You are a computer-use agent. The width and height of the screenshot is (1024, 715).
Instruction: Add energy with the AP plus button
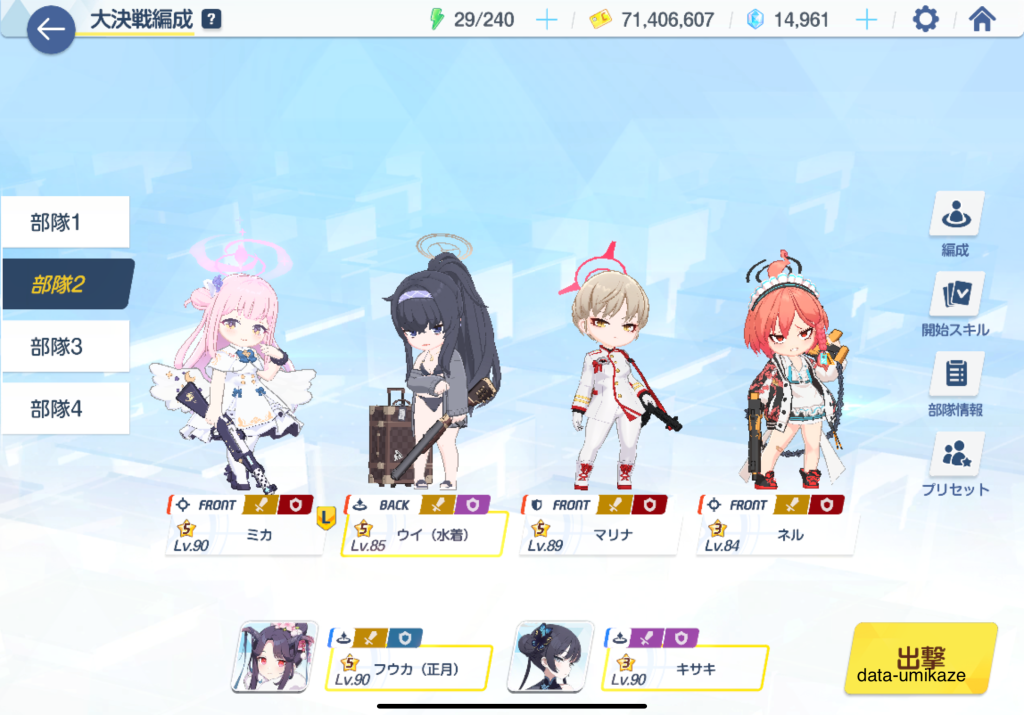click(546, 20)
